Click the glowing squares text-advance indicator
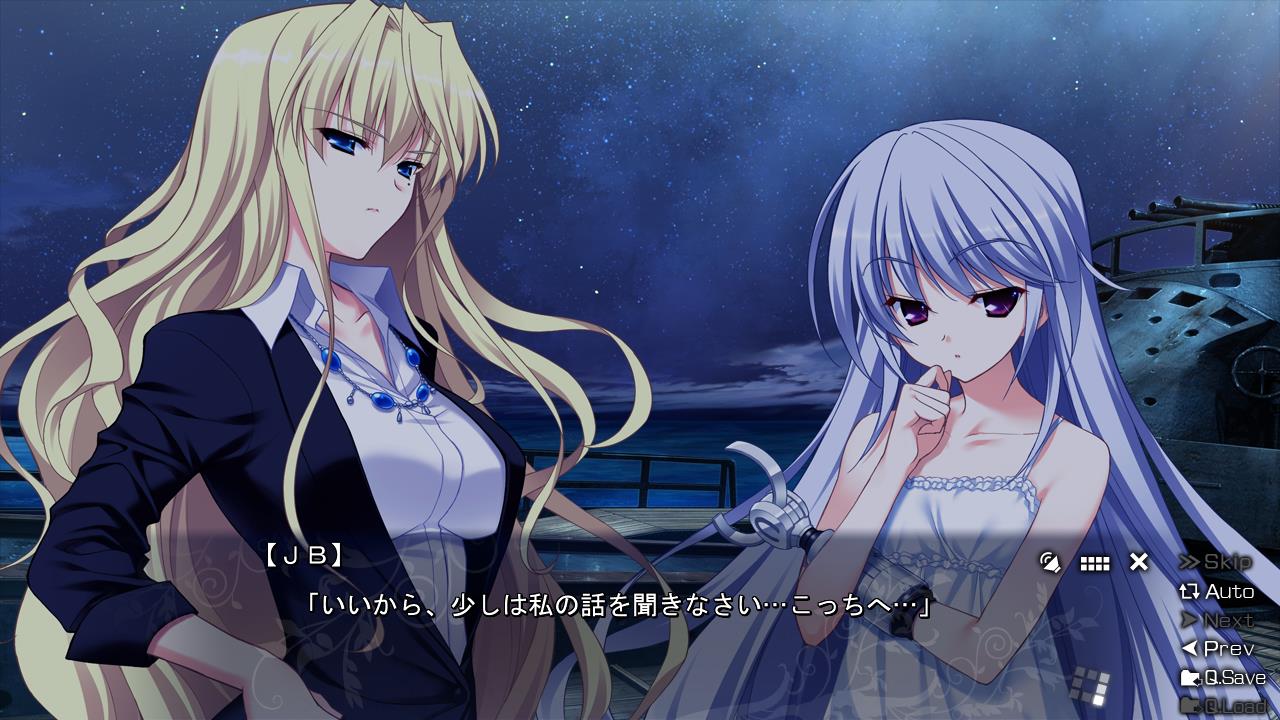Image resolution: width=1280 pixels, height=720 pixels. tap(1090, 685)
